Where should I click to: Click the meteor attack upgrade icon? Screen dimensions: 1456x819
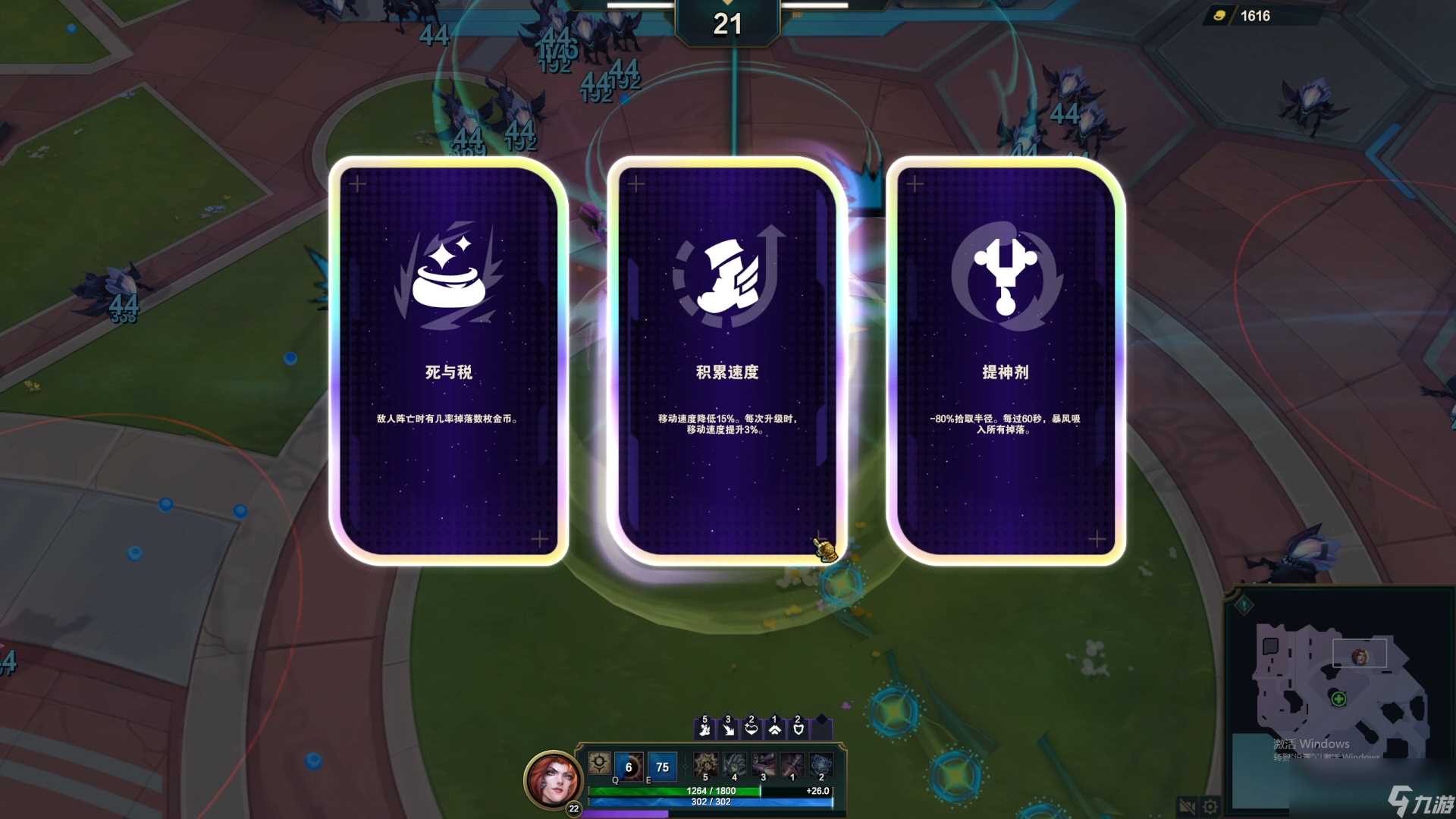(728, 730)
